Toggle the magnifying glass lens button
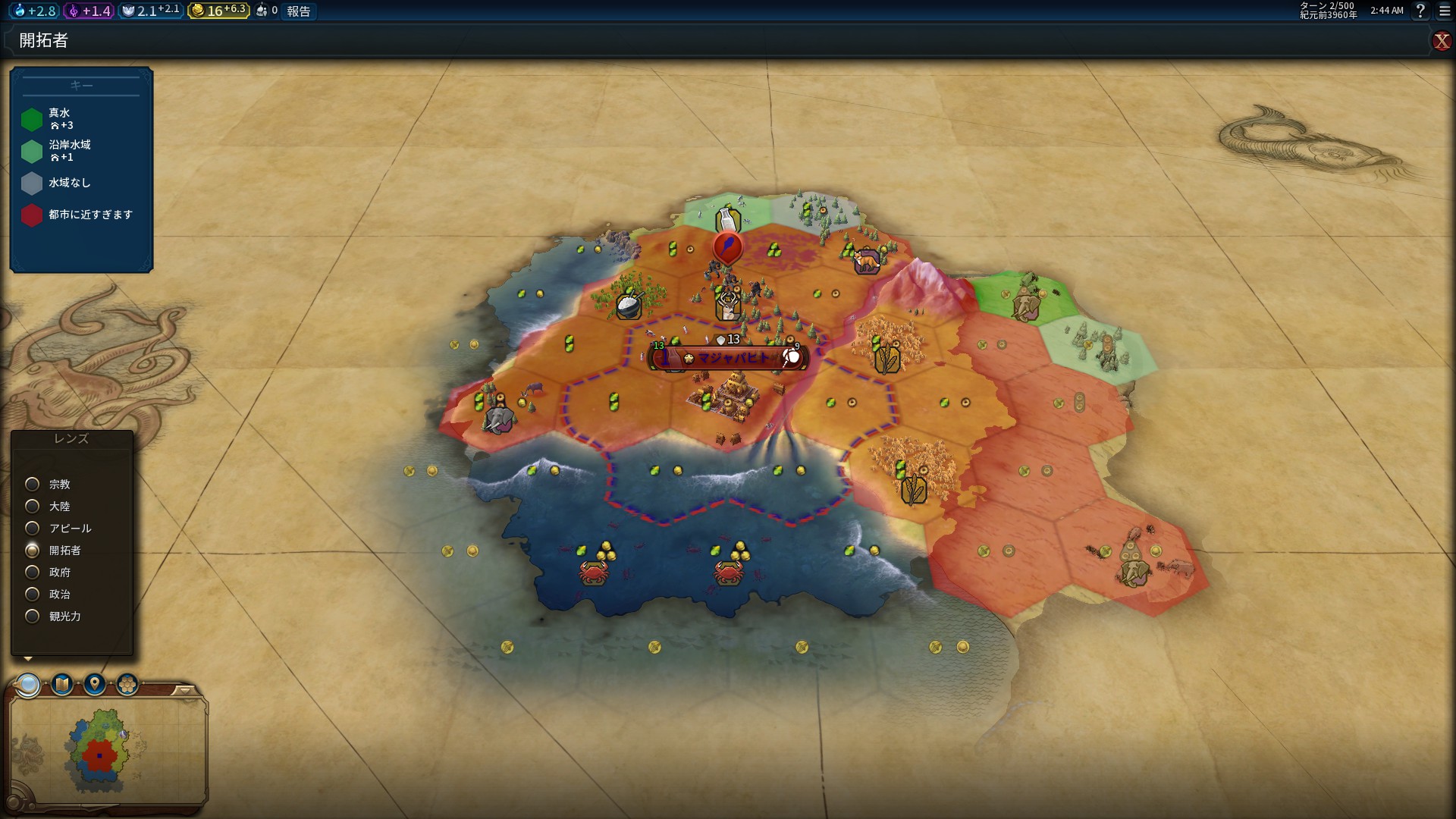The height and width of the screenshot is (819, 1456). (x=29, y=685)
